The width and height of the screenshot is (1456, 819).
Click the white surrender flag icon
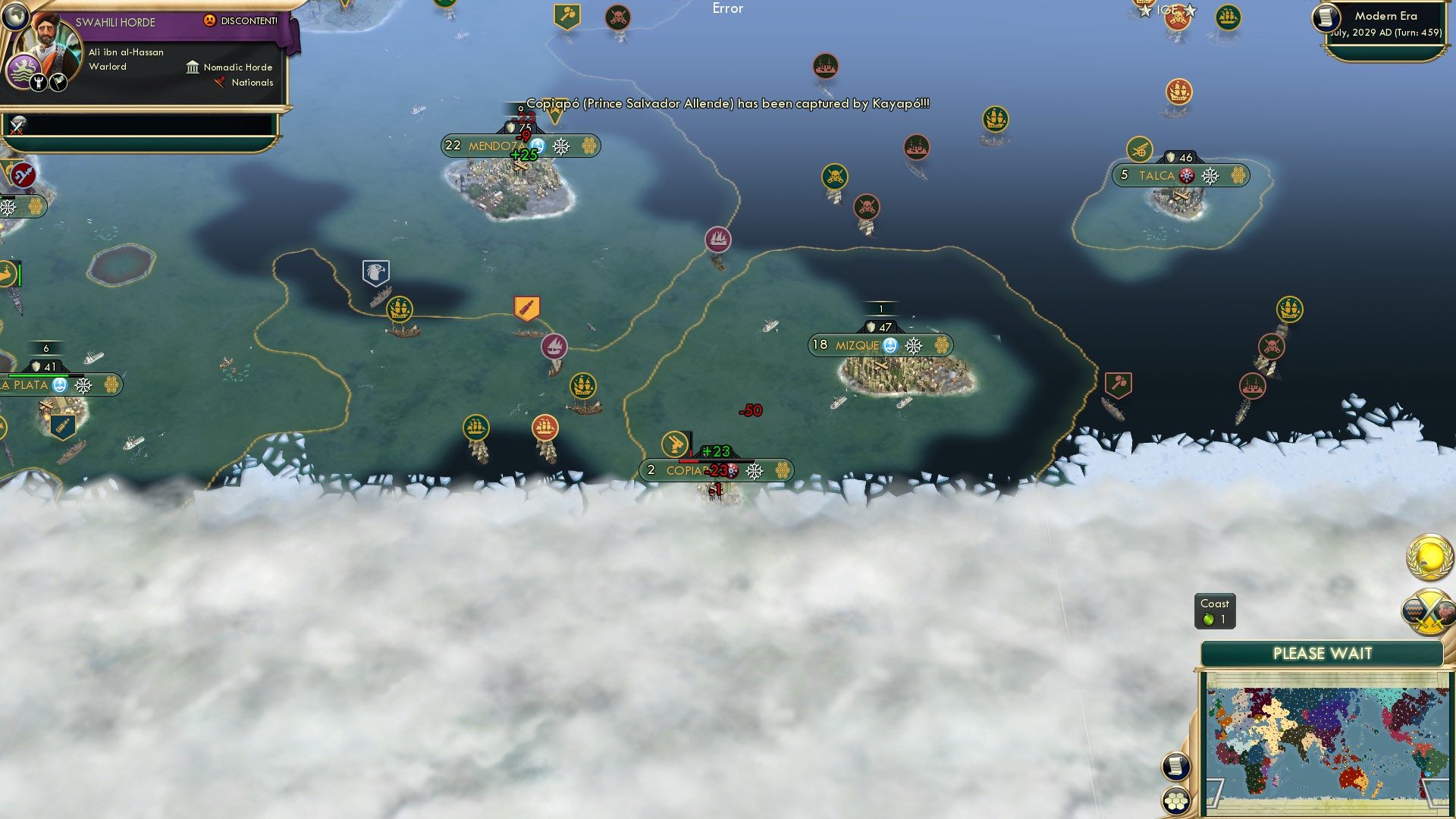point(58,82)
